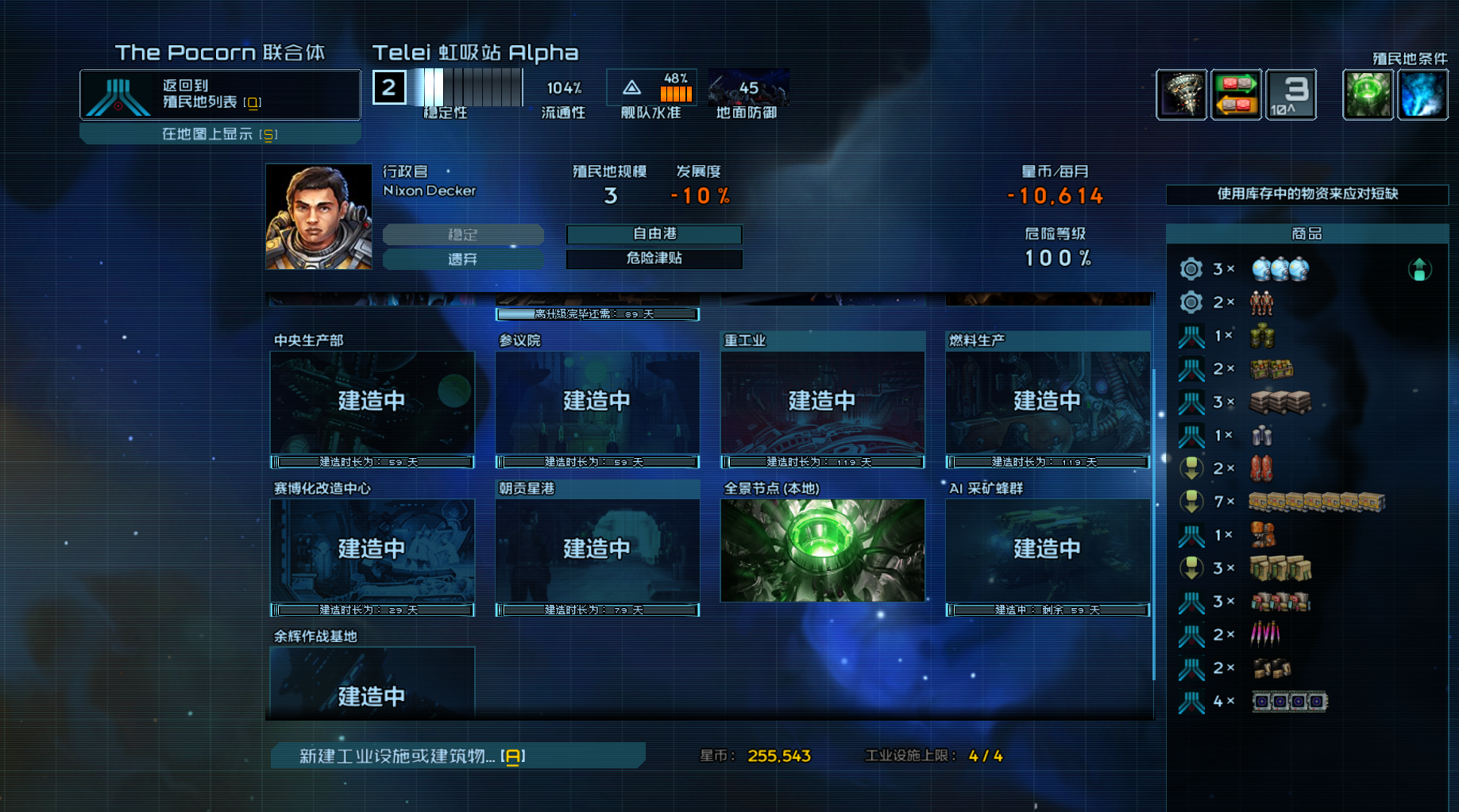
Task: Select the 重工业 heavy industry tile
Action: tap(822, 402)
